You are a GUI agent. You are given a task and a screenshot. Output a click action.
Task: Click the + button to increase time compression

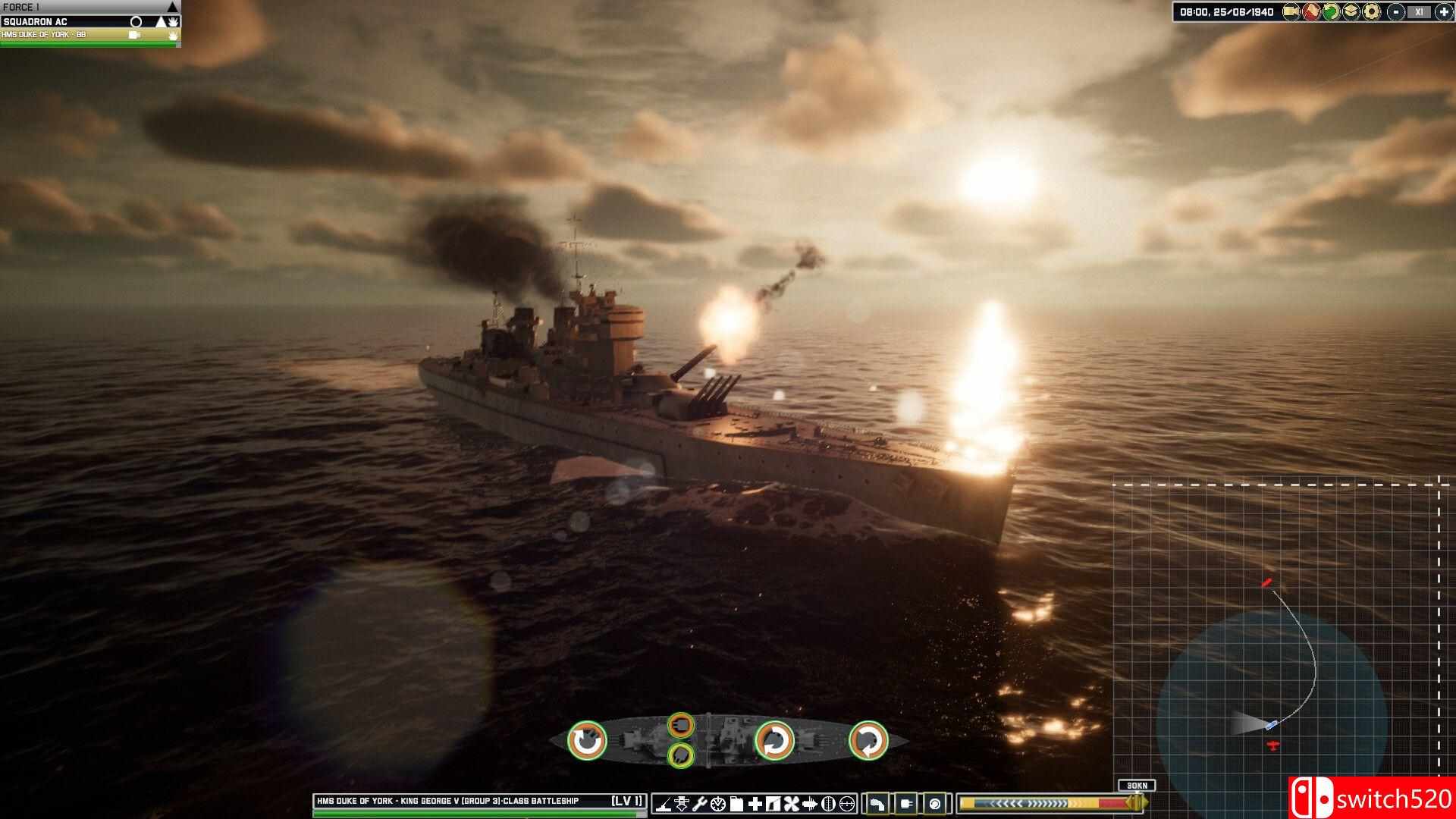[x=1444, y=11]
